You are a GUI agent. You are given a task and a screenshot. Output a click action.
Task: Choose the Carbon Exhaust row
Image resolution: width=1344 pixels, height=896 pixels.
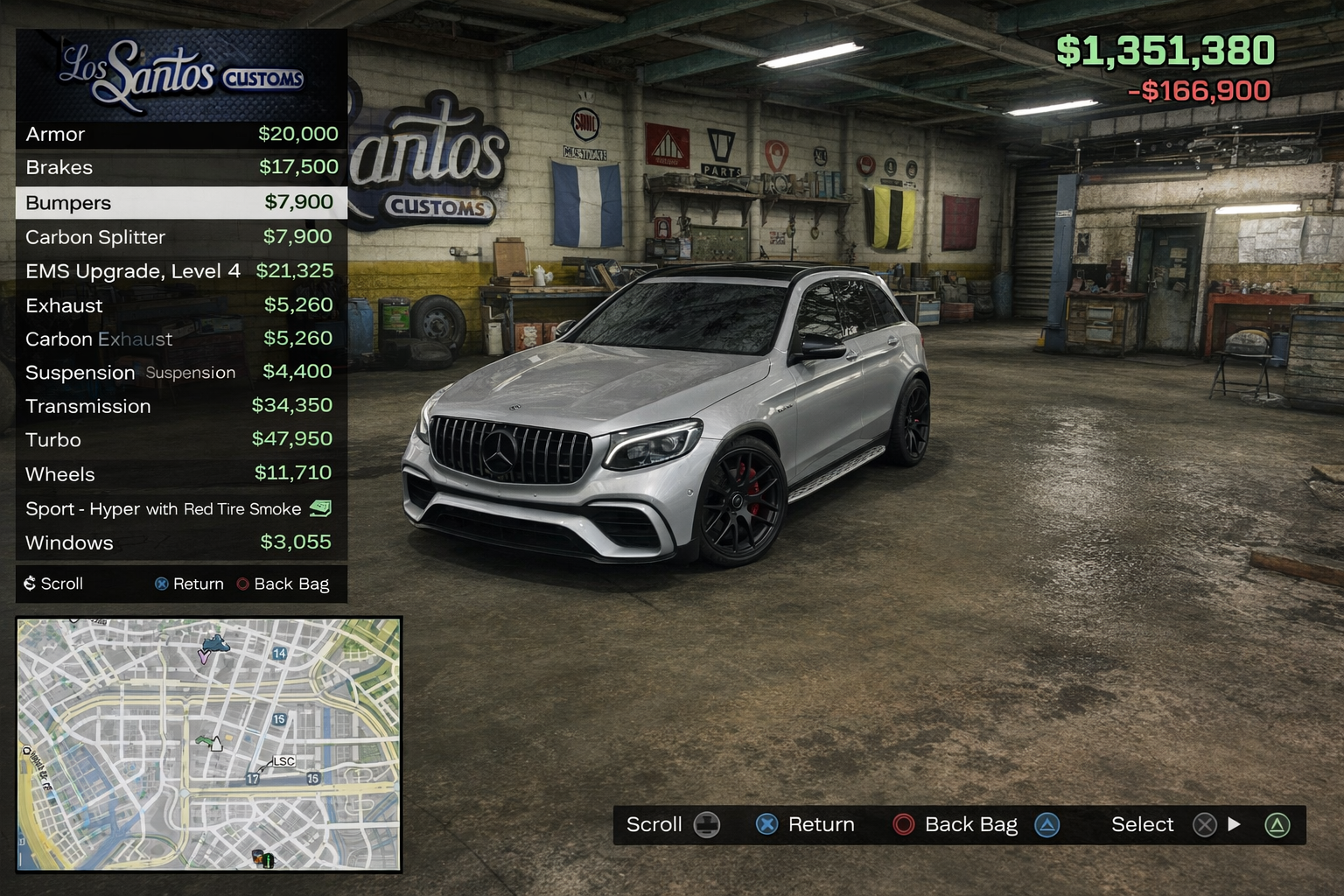tap(181, 339)
